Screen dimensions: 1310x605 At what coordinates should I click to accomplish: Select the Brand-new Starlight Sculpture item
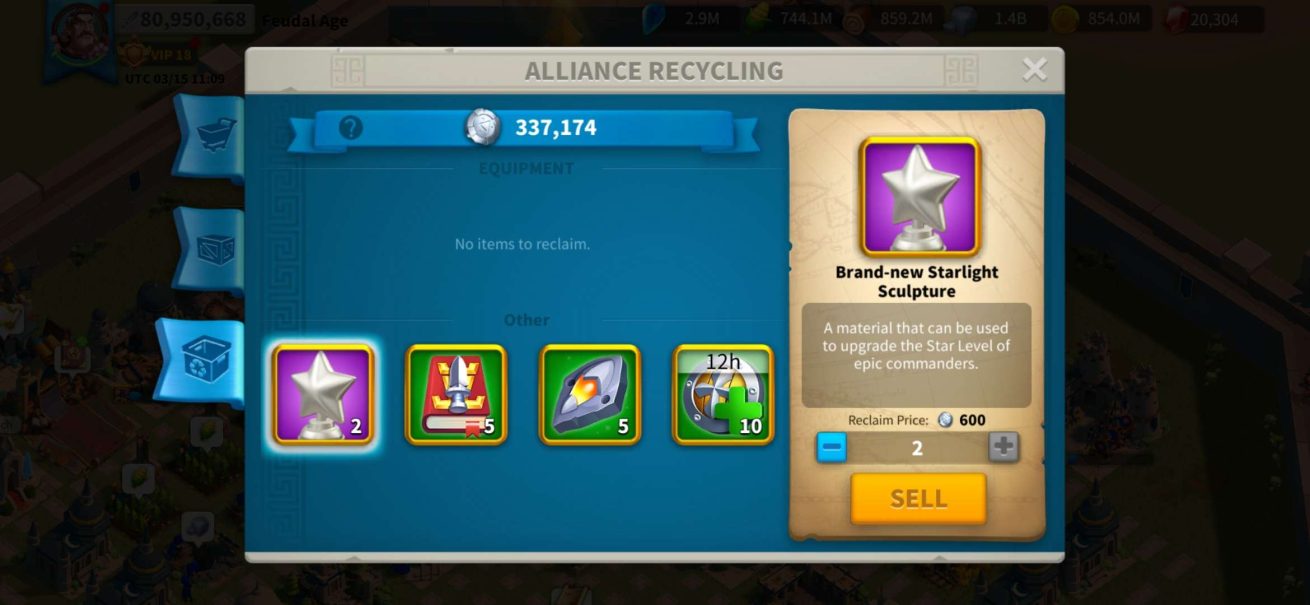point(322,394)
